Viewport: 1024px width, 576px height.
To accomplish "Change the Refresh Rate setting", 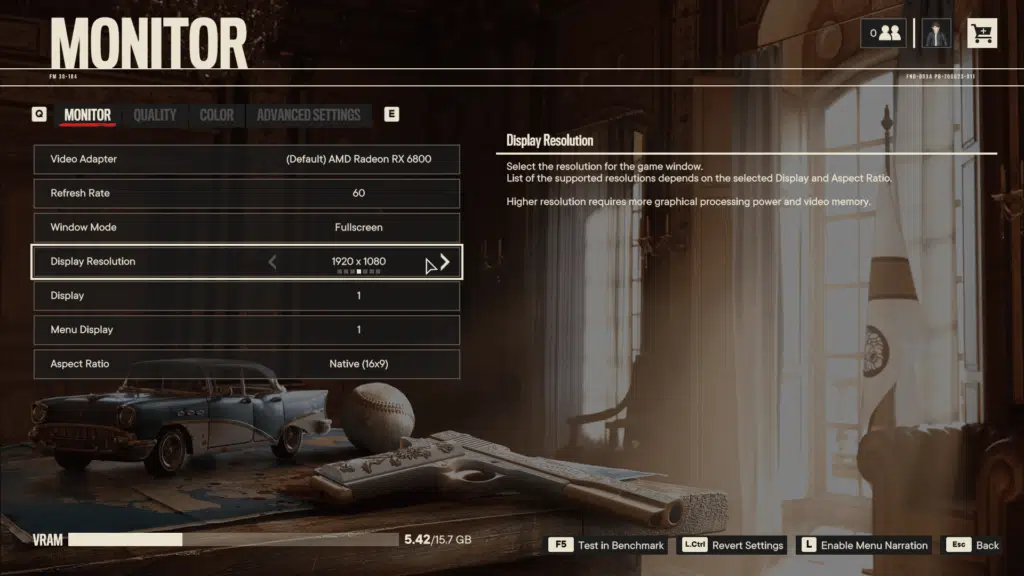I will [247, 193].
